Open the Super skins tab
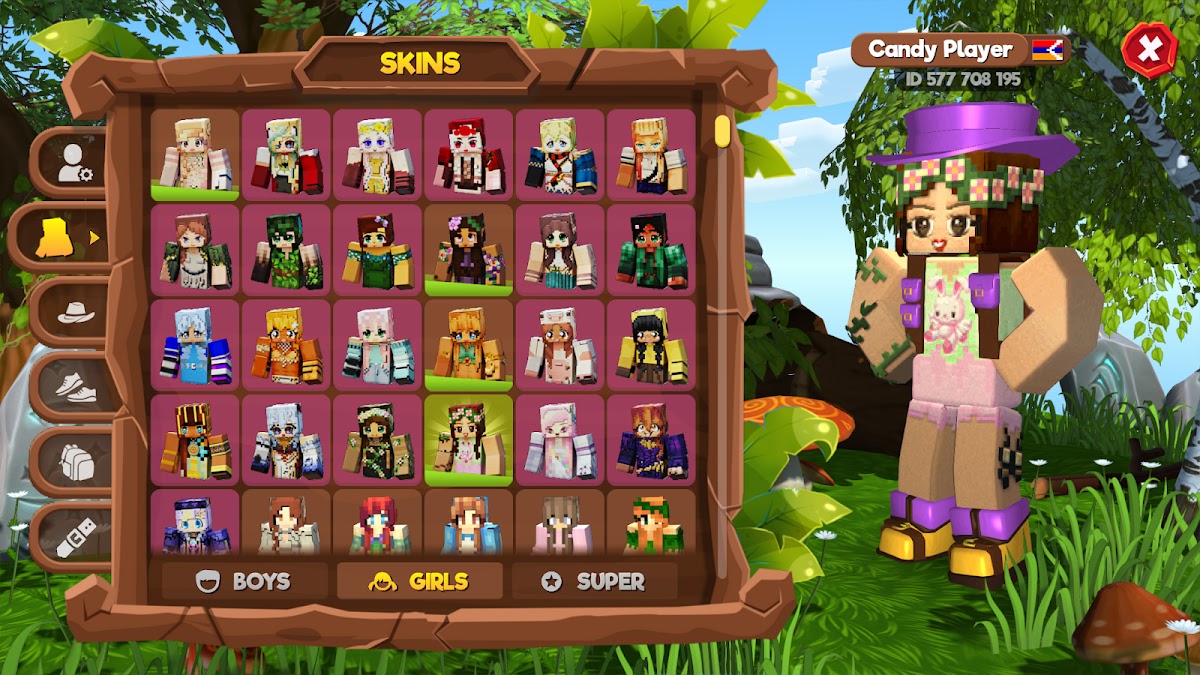 [594, 581]
